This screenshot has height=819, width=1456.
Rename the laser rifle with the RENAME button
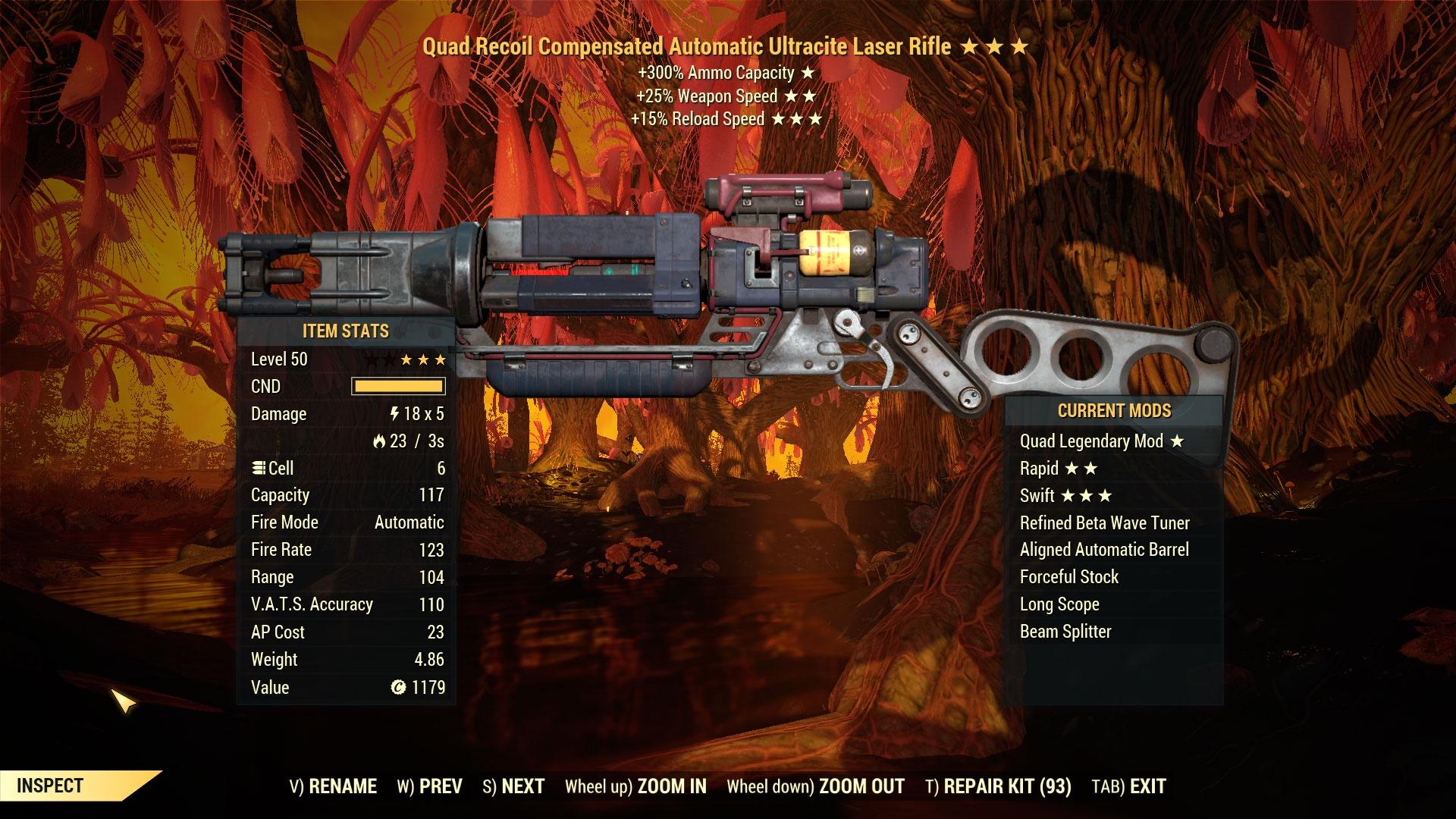pos(333,786)
